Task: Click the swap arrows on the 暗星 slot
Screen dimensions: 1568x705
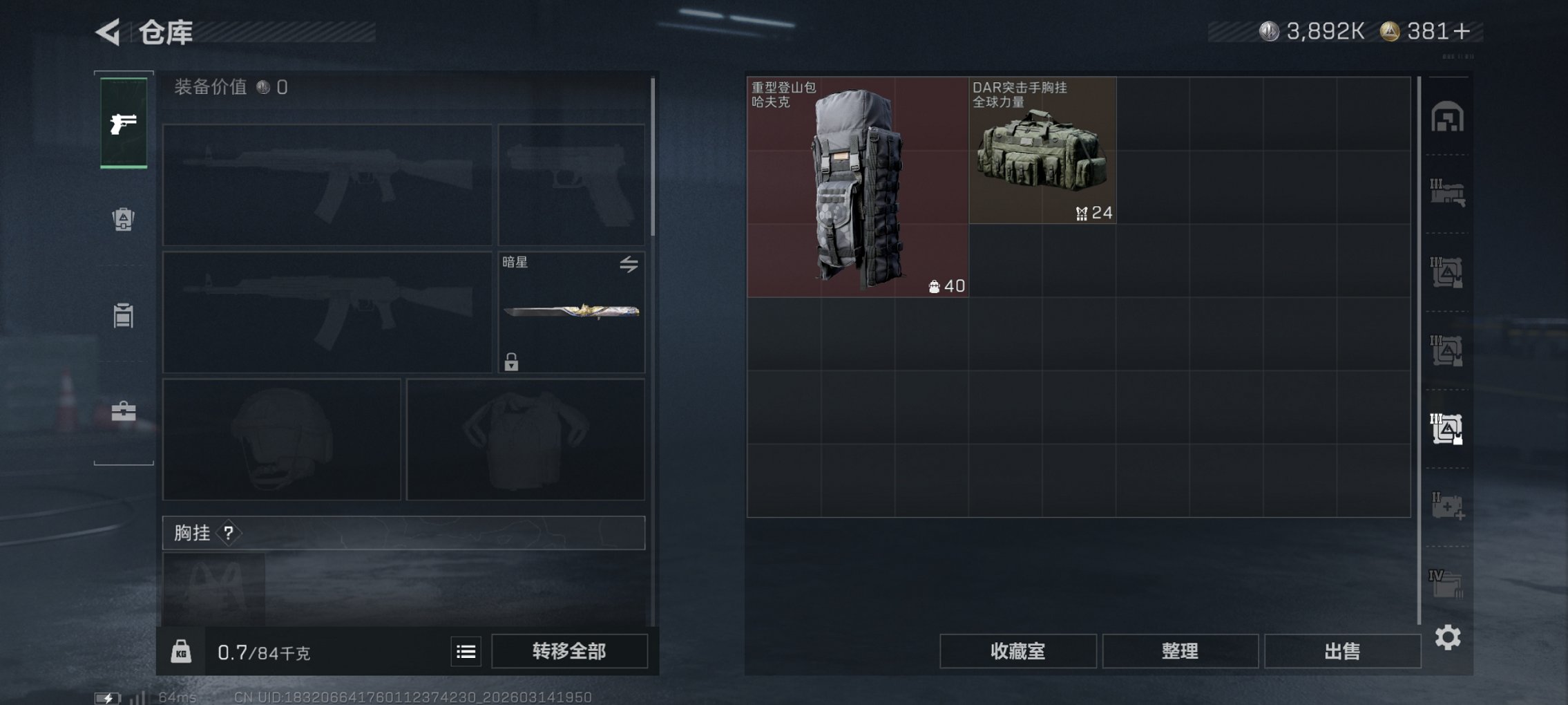Action: 629,263
